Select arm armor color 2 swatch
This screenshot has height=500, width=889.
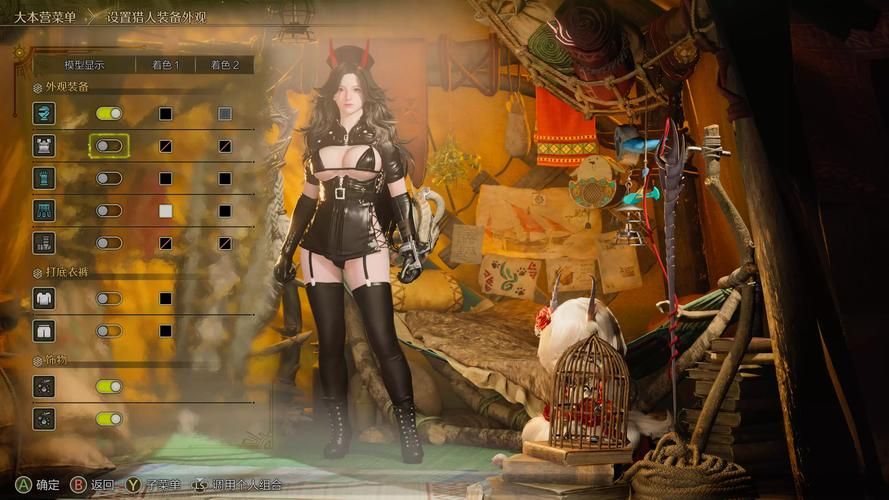coord(224,178)
